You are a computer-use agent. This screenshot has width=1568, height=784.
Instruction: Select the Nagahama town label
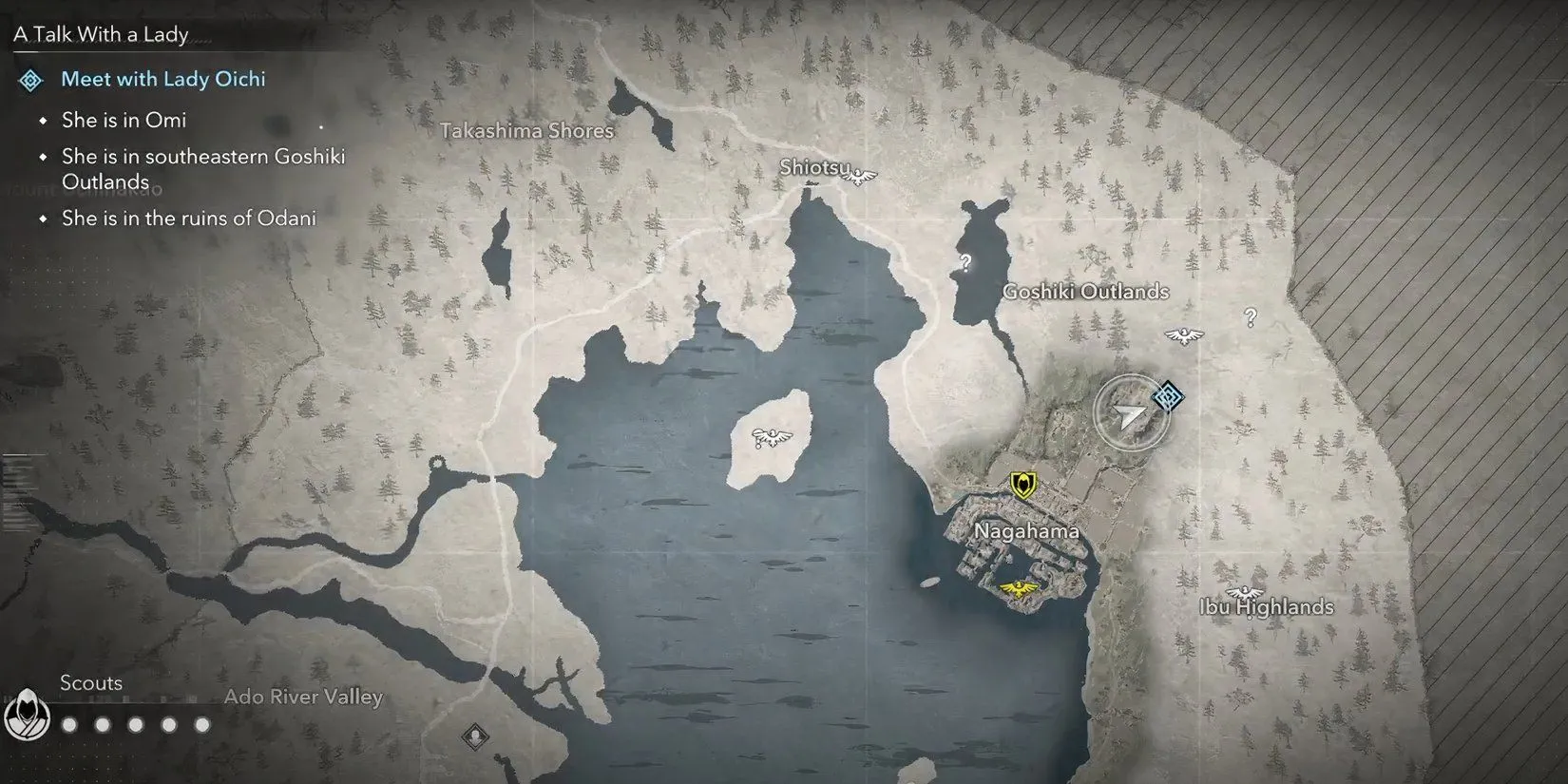(1026, 531)
